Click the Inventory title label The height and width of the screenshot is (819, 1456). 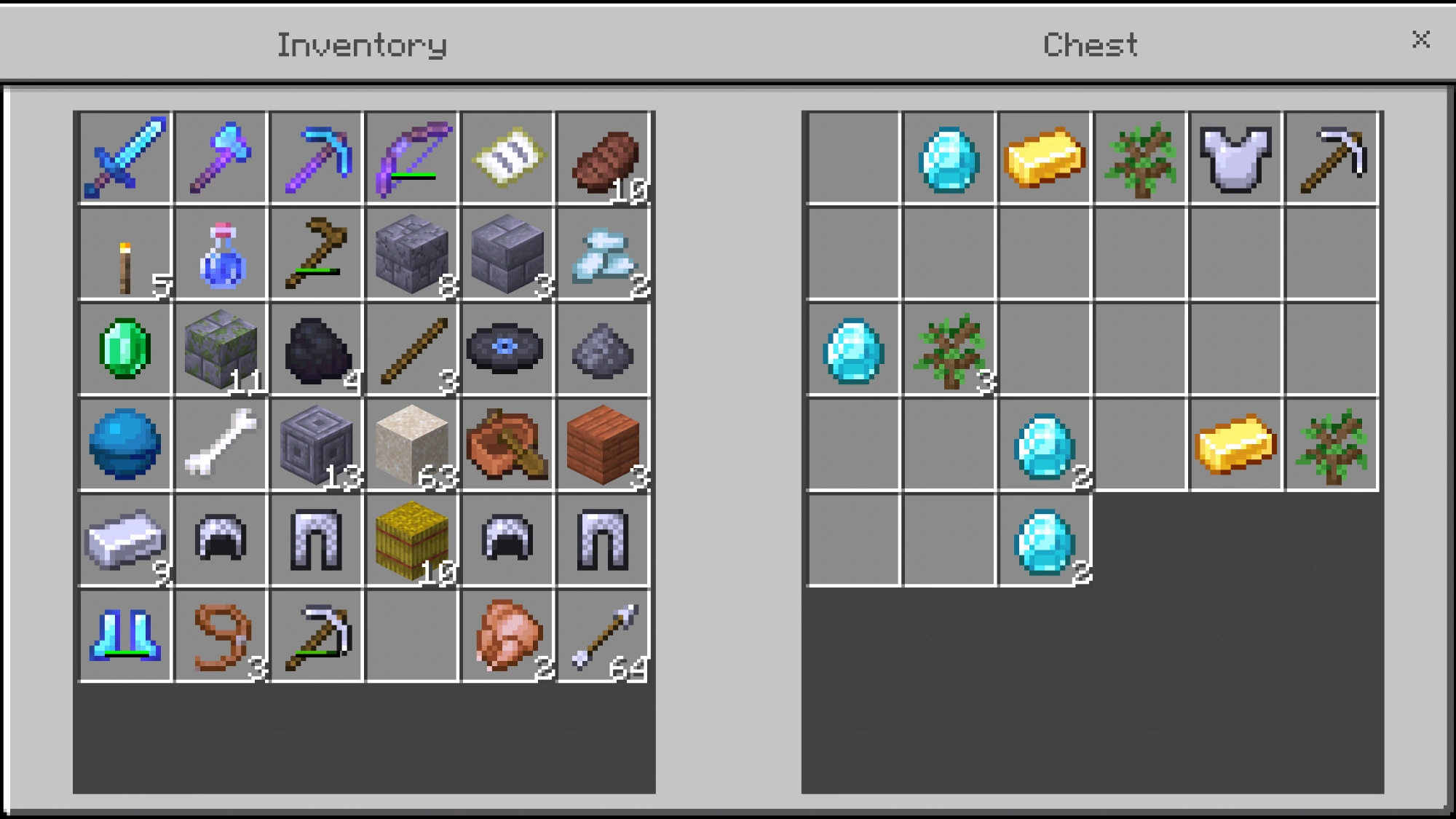tap(360, 44)
